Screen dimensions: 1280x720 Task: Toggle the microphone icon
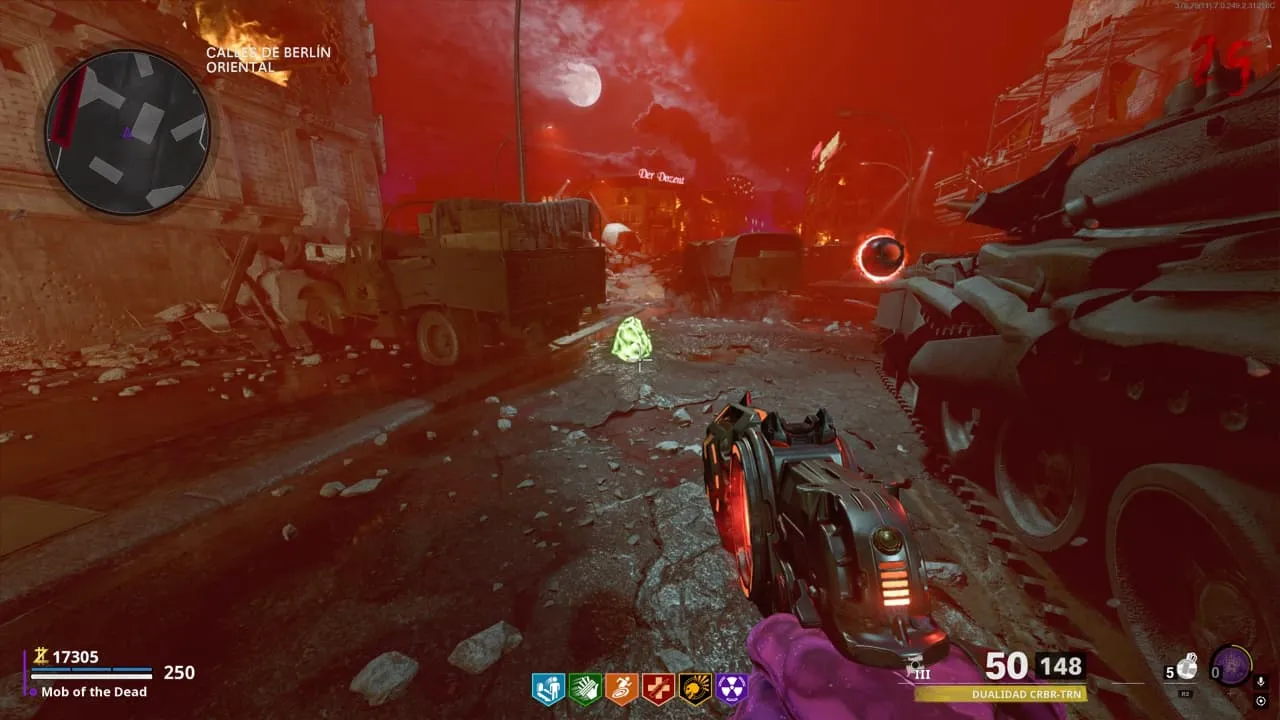tap(1261, 681)
